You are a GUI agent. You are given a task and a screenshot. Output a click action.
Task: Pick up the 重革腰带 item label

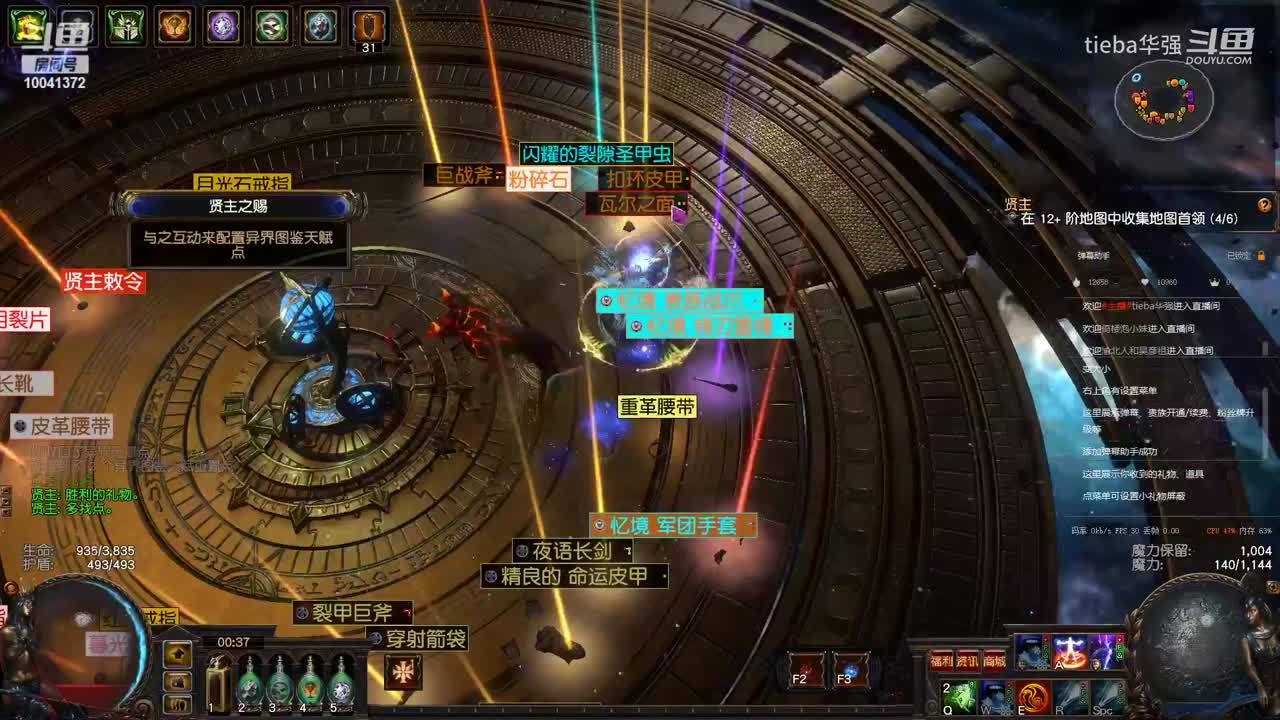pyautogui.click(x=656, y=407)
